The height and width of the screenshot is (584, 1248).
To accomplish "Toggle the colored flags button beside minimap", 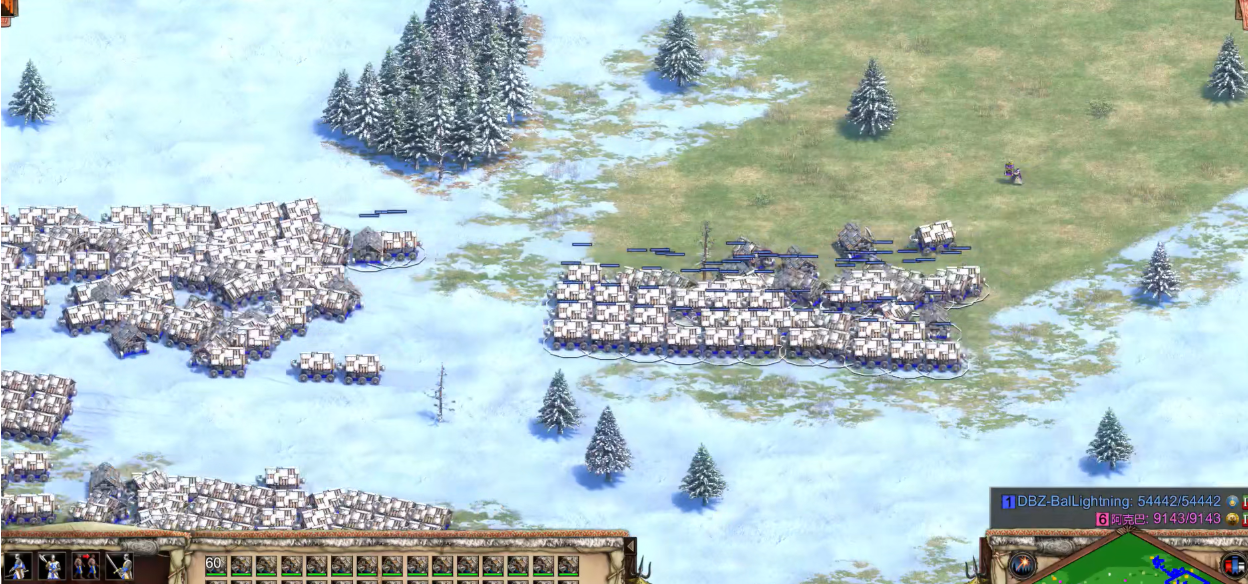I will tap(1233, 567).
